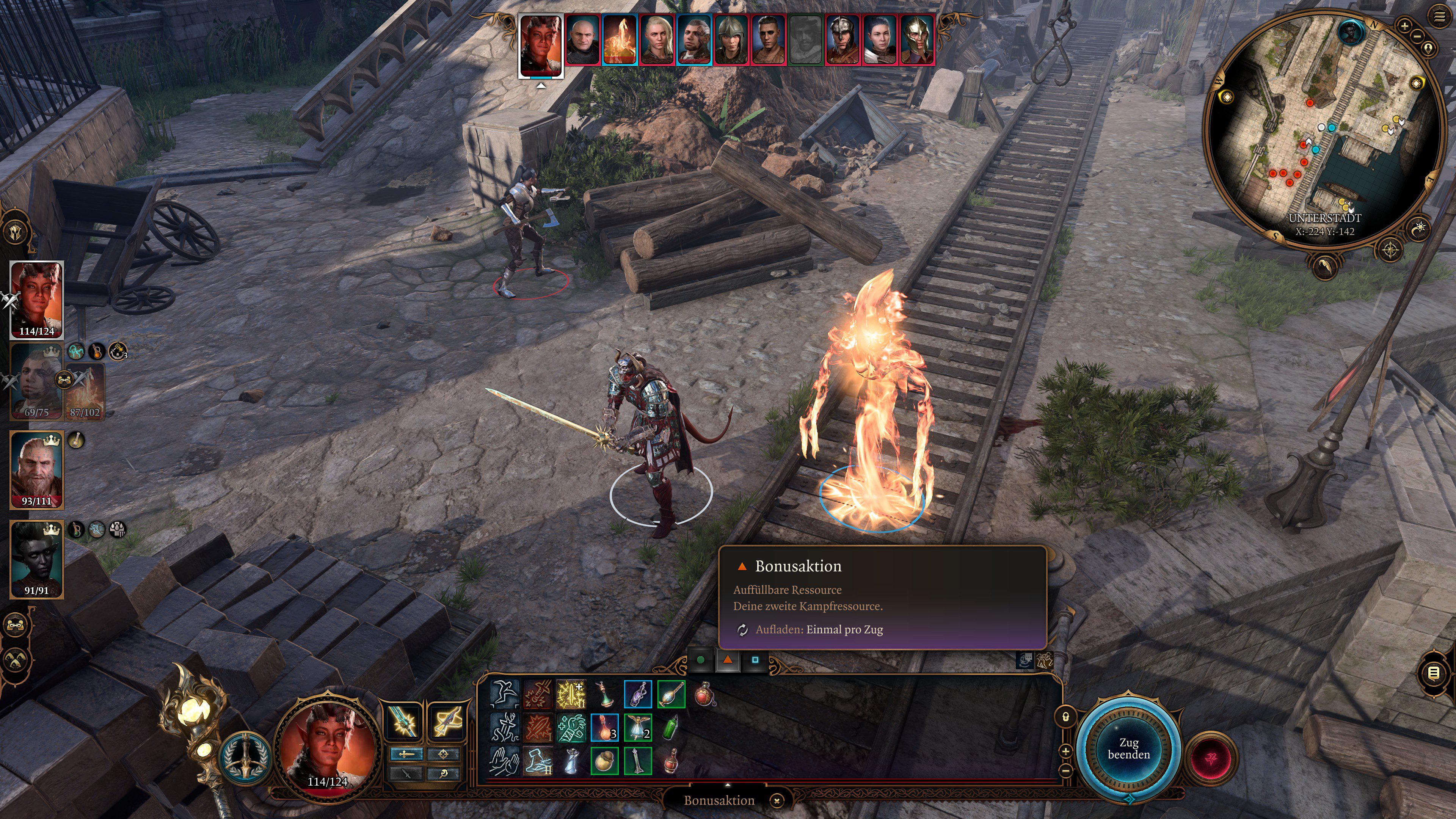Select the blue square reaction filter
The height and width of the screenshot is (819, 1456).
click(x=755, y=660)
